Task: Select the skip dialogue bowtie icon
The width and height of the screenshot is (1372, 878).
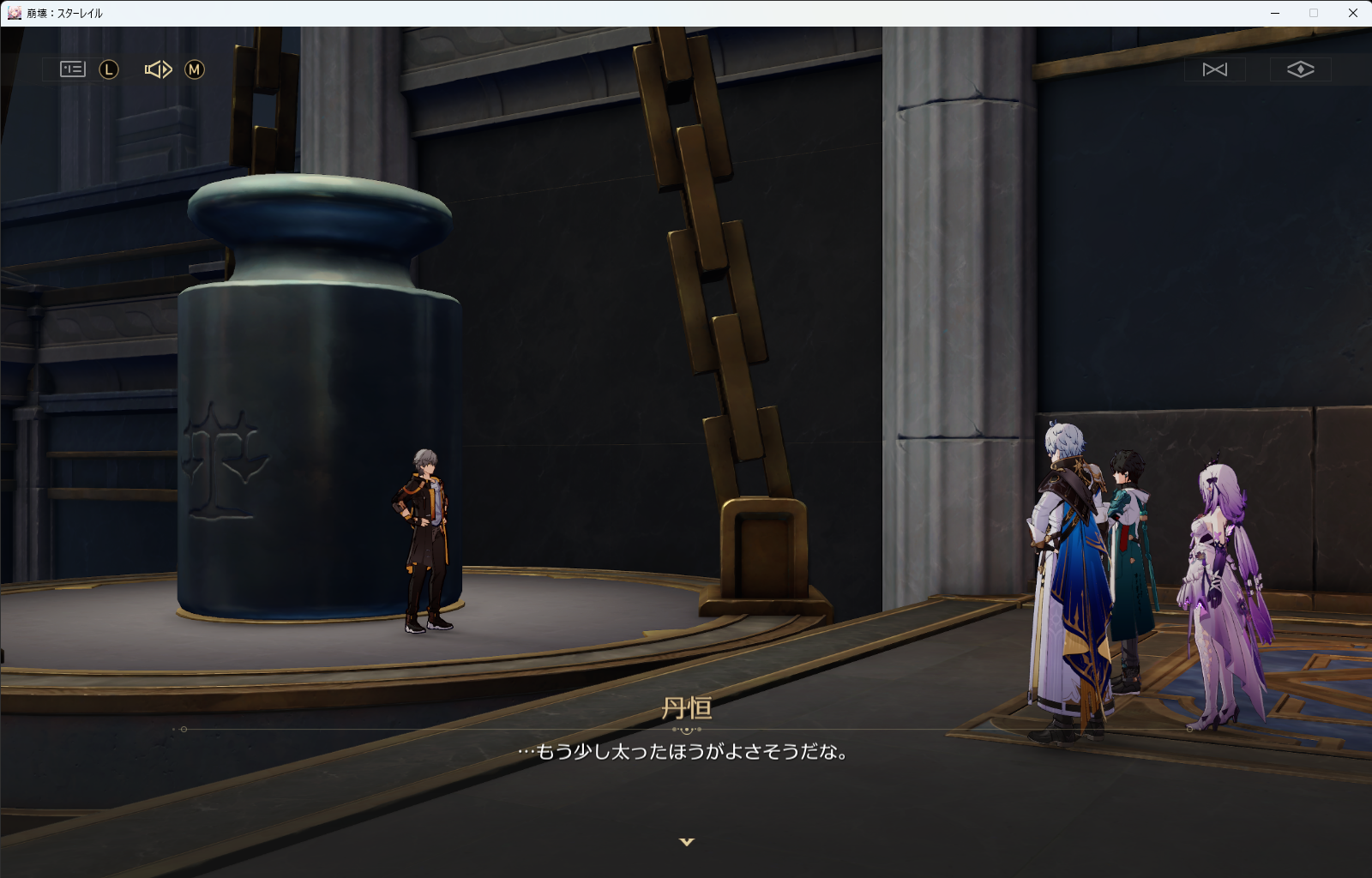Action: point(1214,69)
